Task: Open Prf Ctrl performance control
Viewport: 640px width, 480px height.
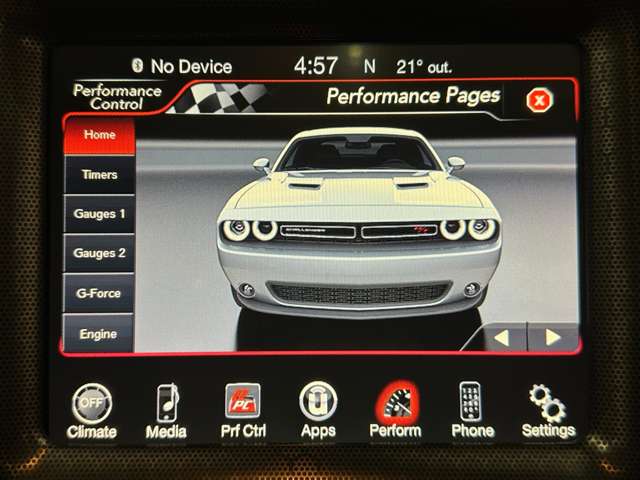Action: (x=242, y=409)
